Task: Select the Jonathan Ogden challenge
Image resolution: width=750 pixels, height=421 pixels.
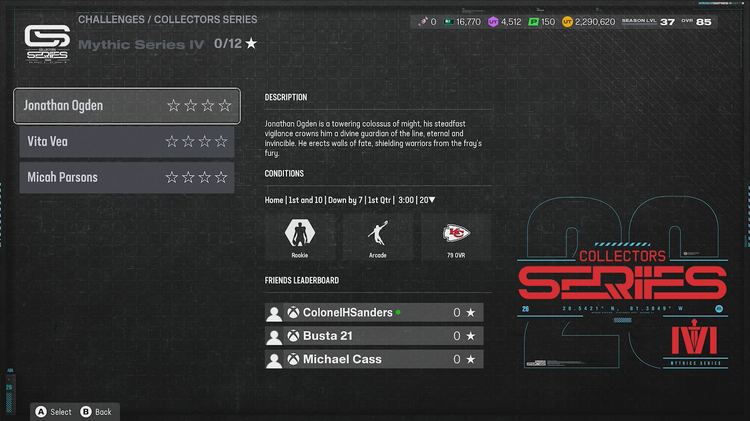Action: click(x=126, y=105)
